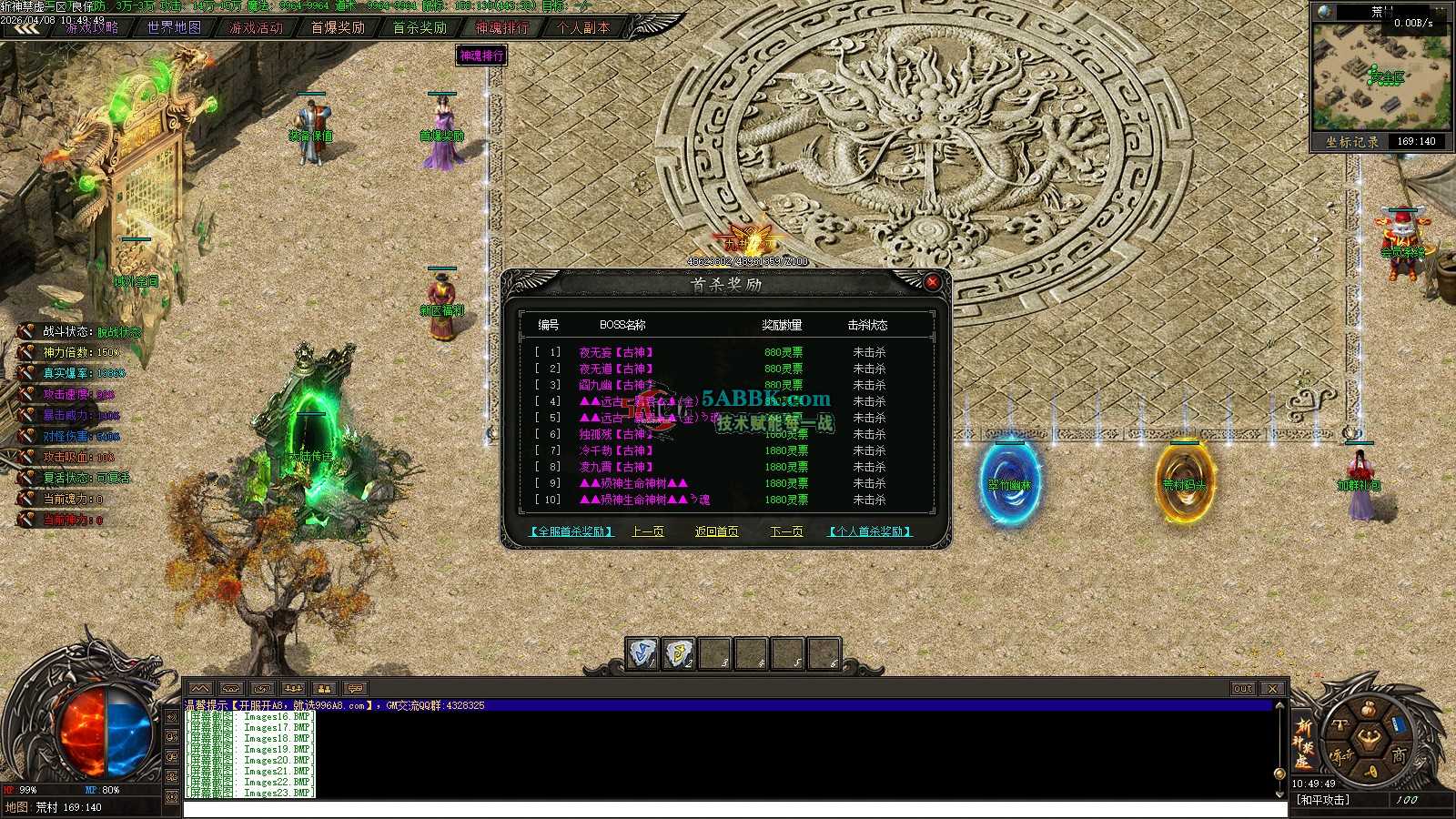Go to 上一页 in reward list
Screen dimensions: 1456x819
click(x=648, y=531)
